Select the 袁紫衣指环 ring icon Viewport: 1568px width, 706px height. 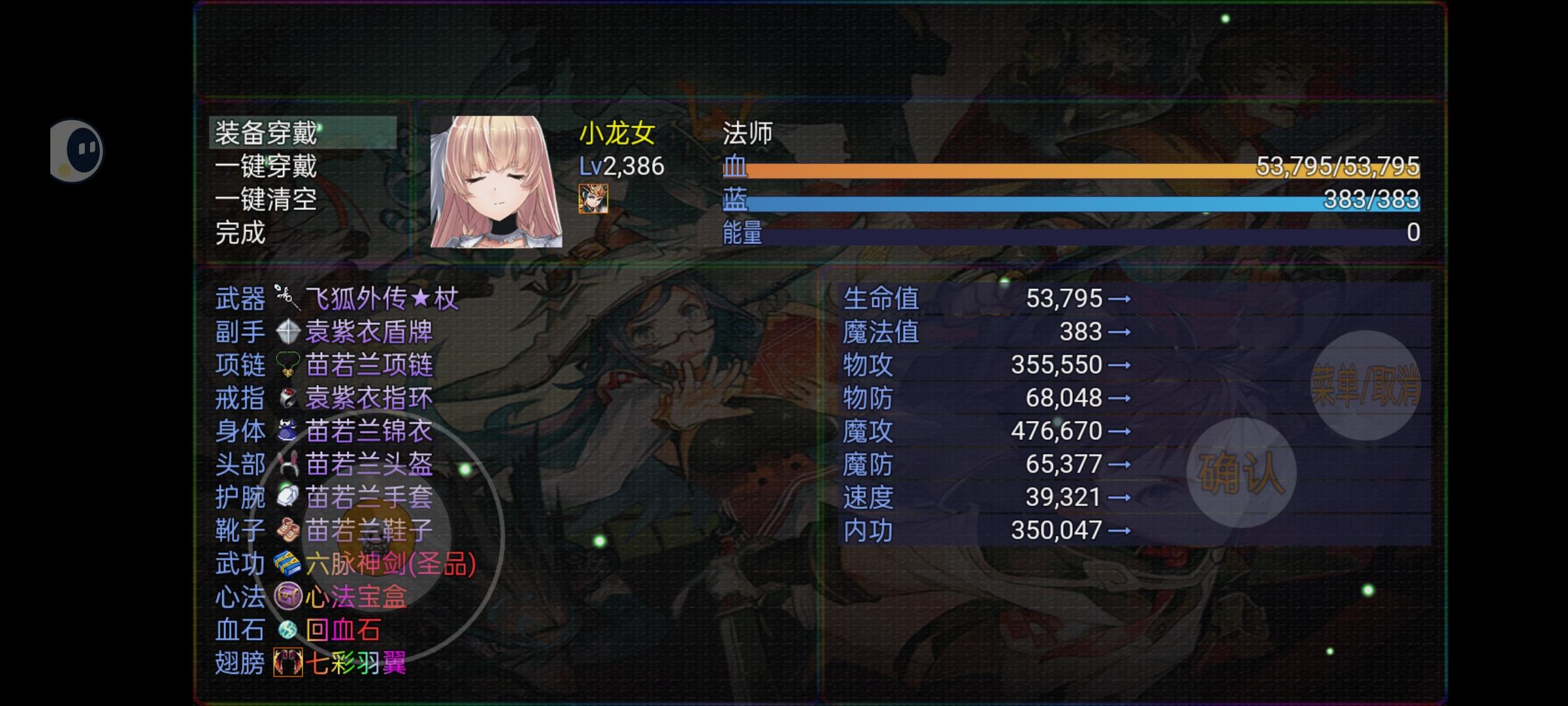(288, 399)
